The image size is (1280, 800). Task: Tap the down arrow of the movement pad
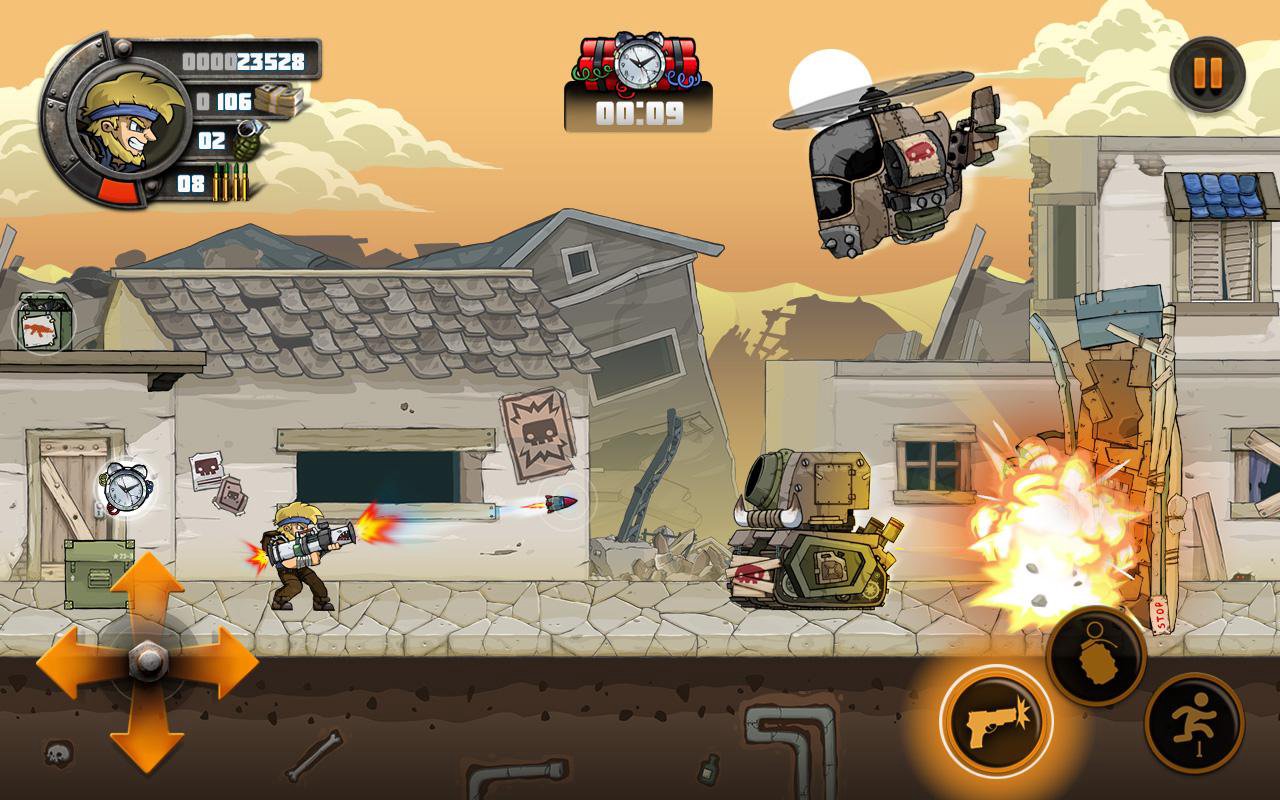click(x=146, y=735)
